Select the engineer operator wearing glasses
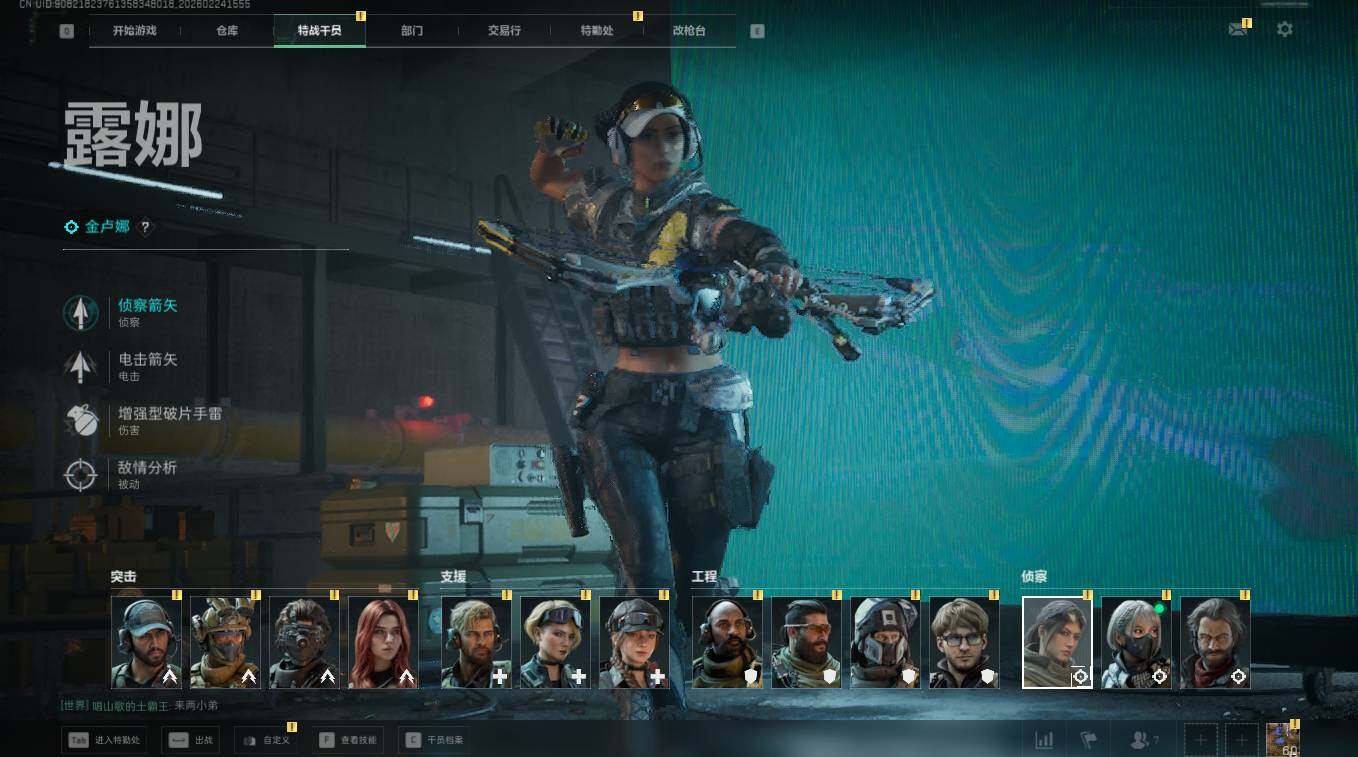This screenshot has height=757, width=1358. pyautogui.click(x=964, y=643)
